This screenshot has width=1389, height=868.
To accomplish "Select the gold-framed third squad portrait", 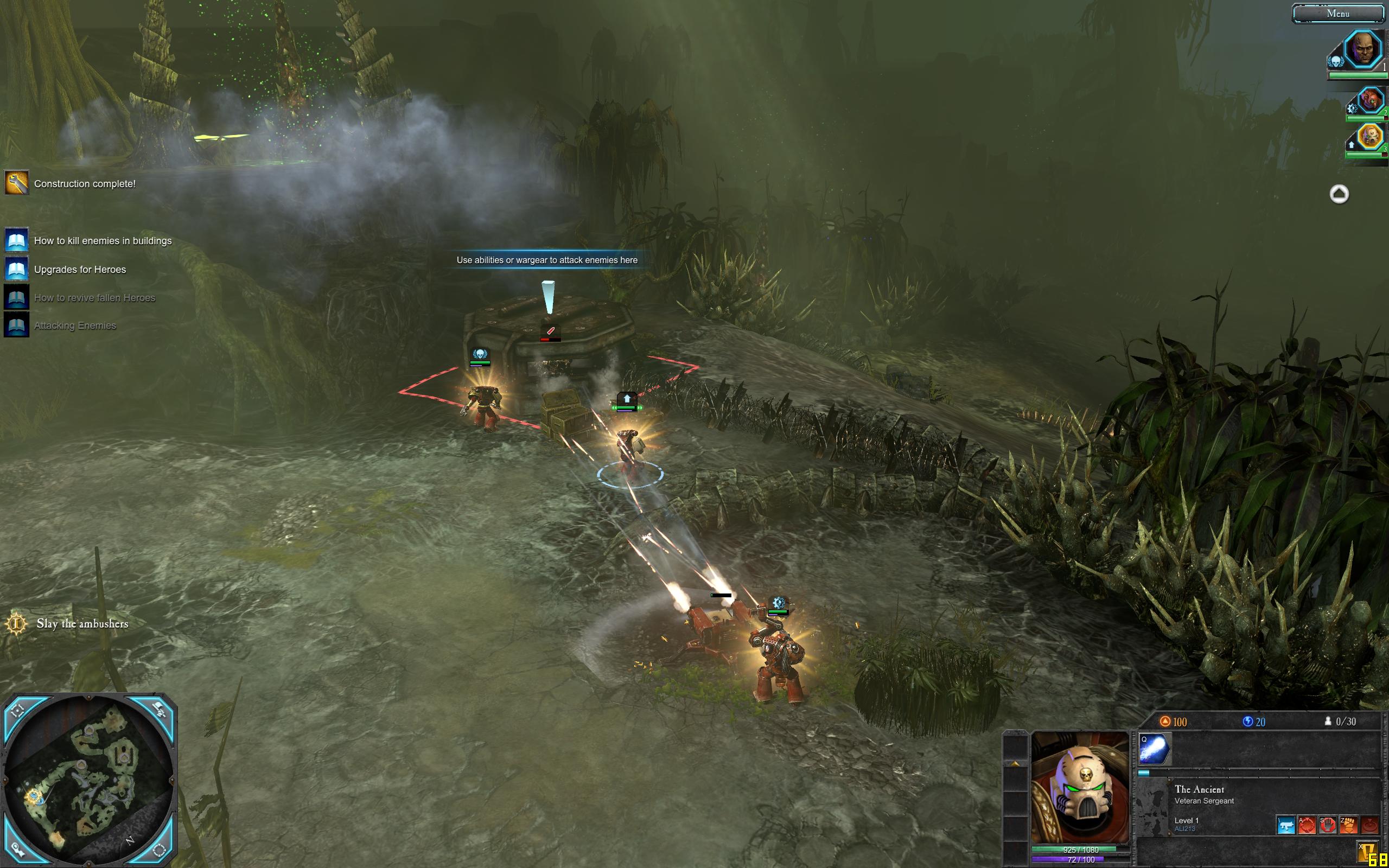I will 1370,136.
